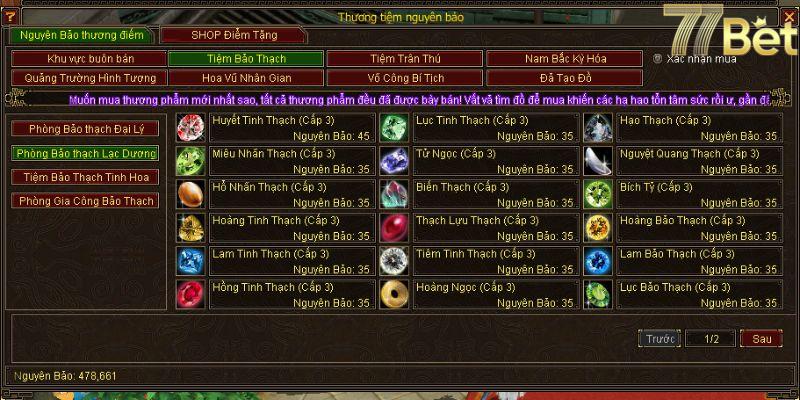The width and height of the screenshot is (800, 400).
Task: Buy the Huyết Tinh Thạch gem
Action: 191,127
